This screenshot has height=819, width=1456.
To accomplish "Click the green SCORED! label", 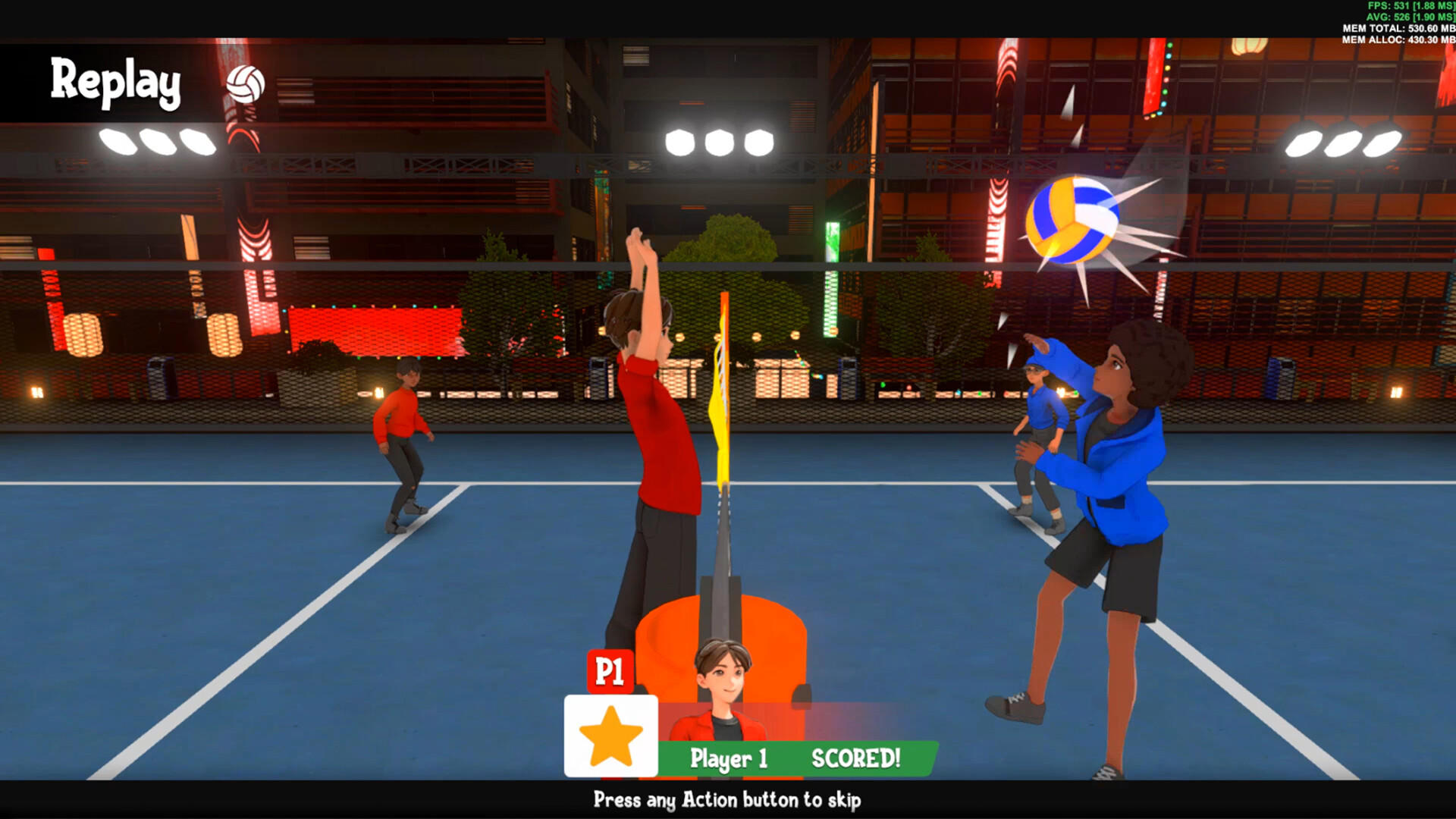I will [855, 757].
